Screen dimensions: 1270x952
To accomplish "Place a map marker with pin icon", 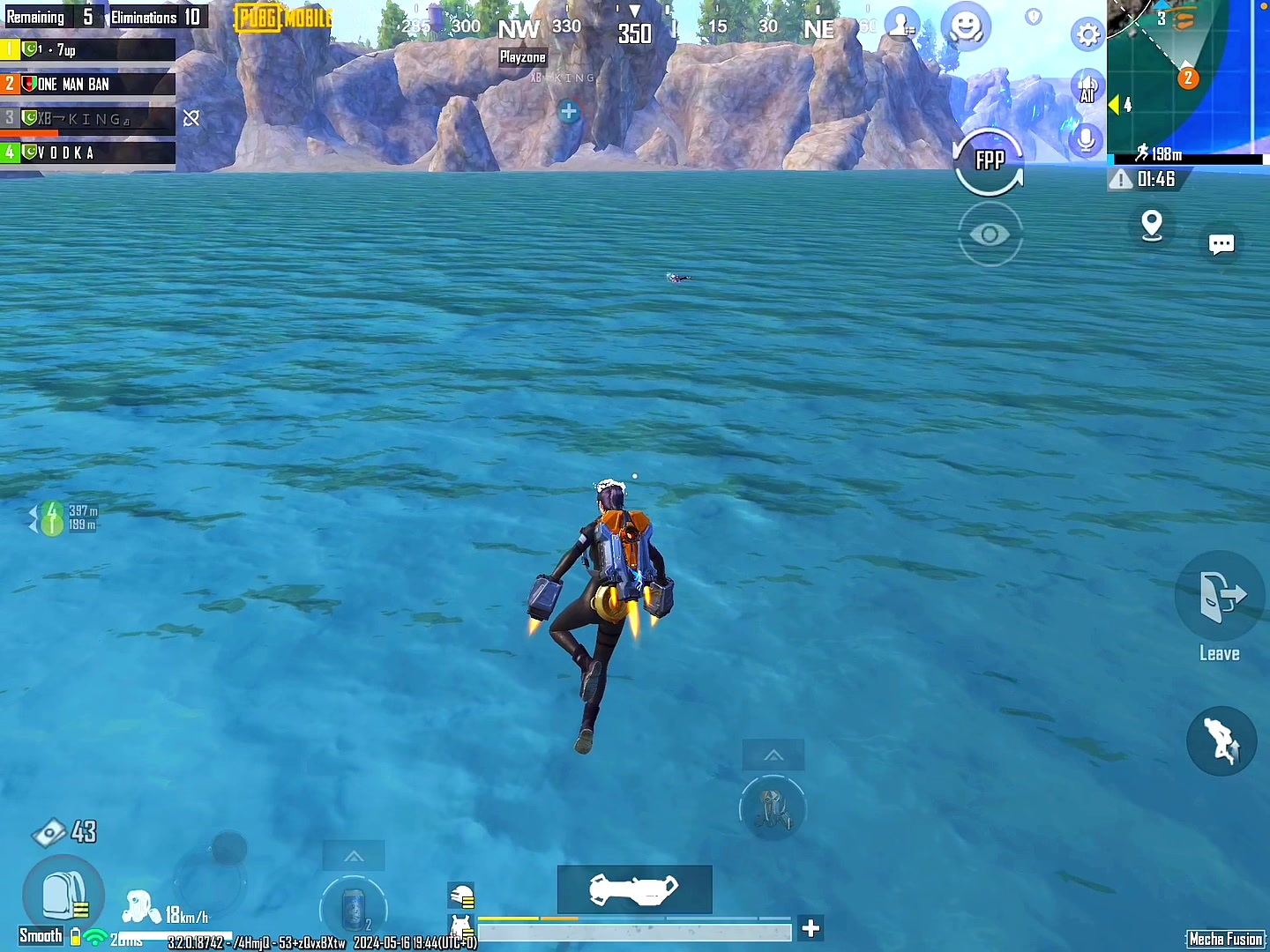I will [x=1152, y=225].
